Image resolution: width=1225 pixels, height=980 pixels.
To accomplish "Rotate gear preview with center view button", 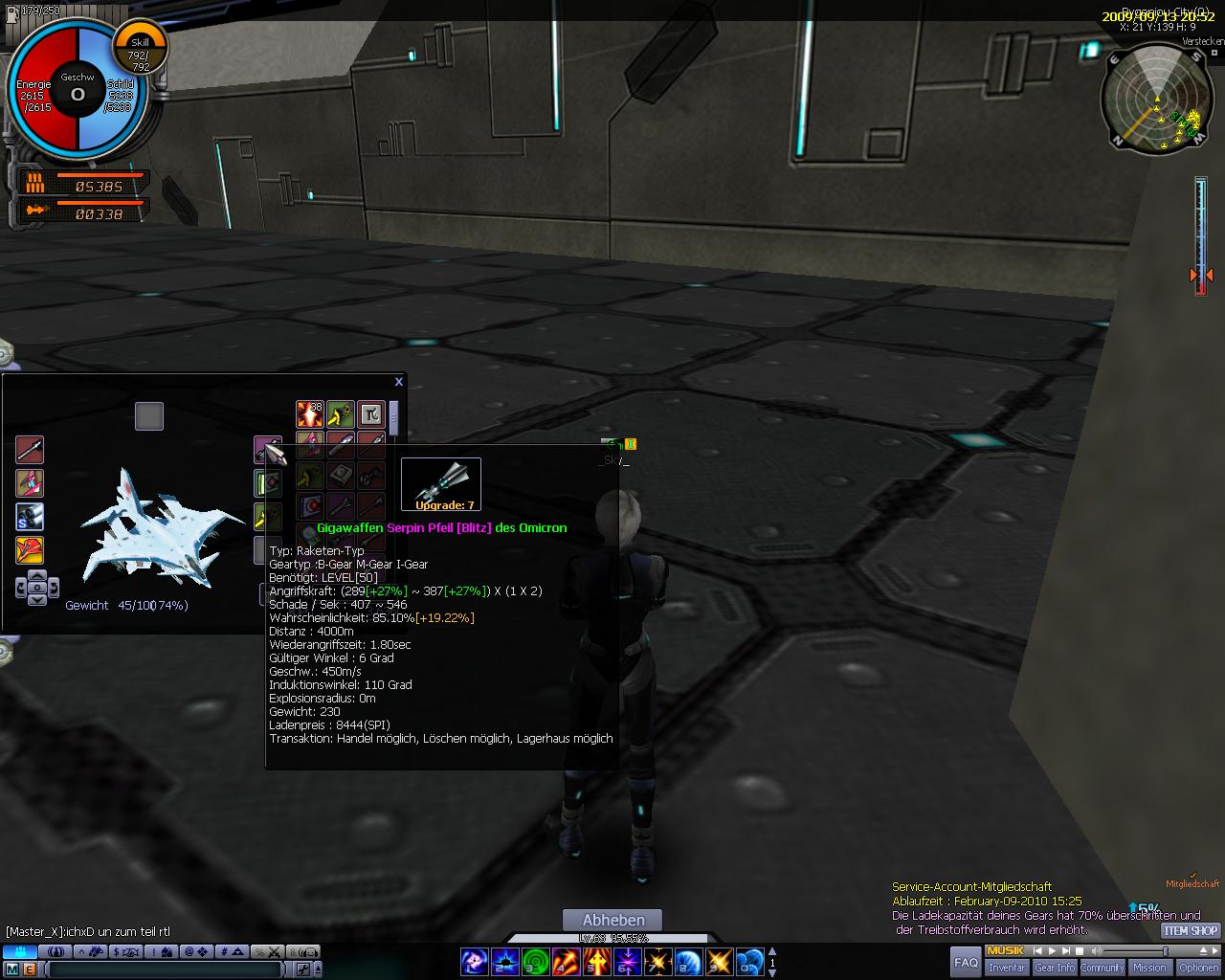I will (x=36, y=587).
